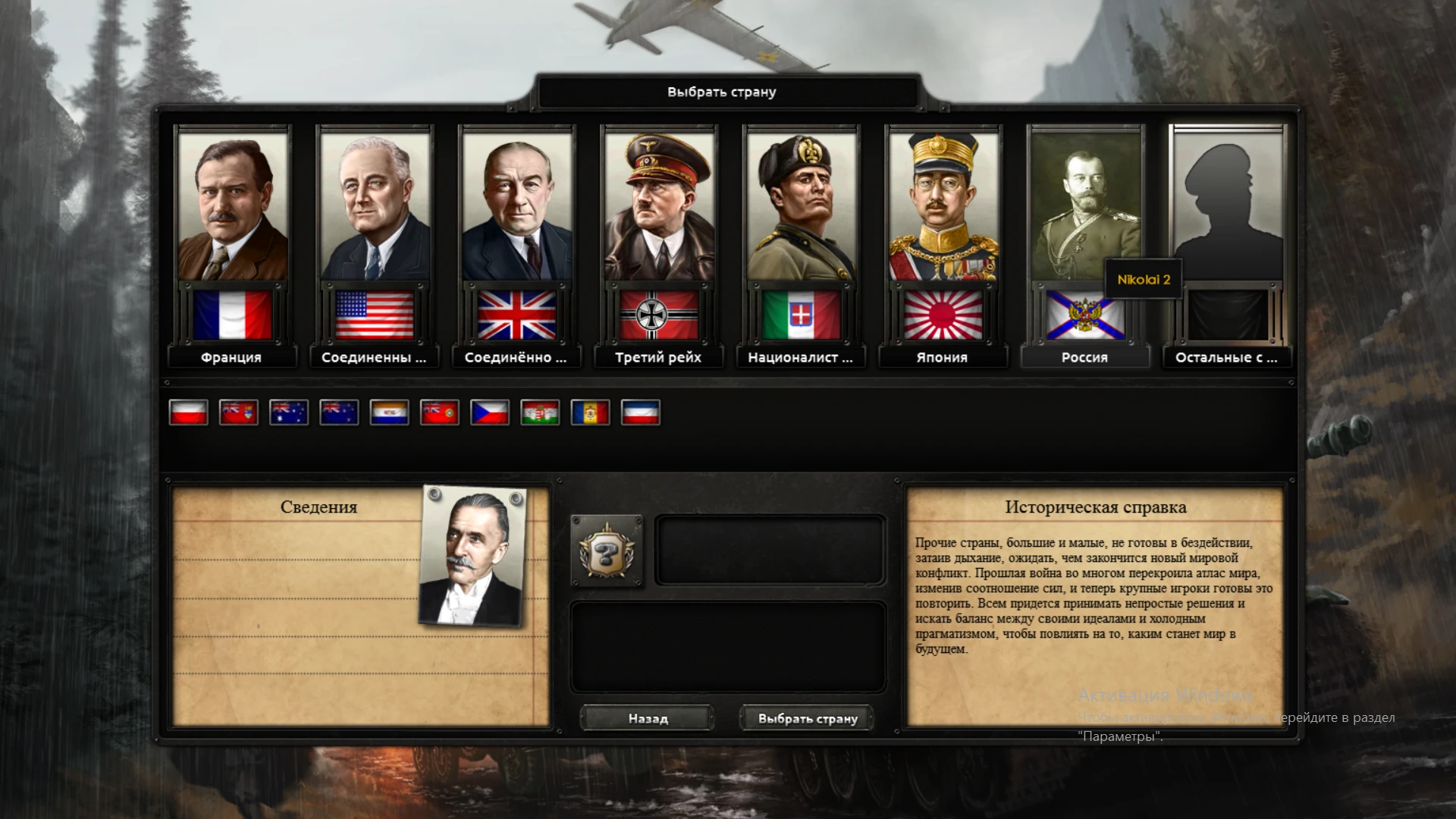Select the Yugoslavia flag icon

(x=641, y=413)
